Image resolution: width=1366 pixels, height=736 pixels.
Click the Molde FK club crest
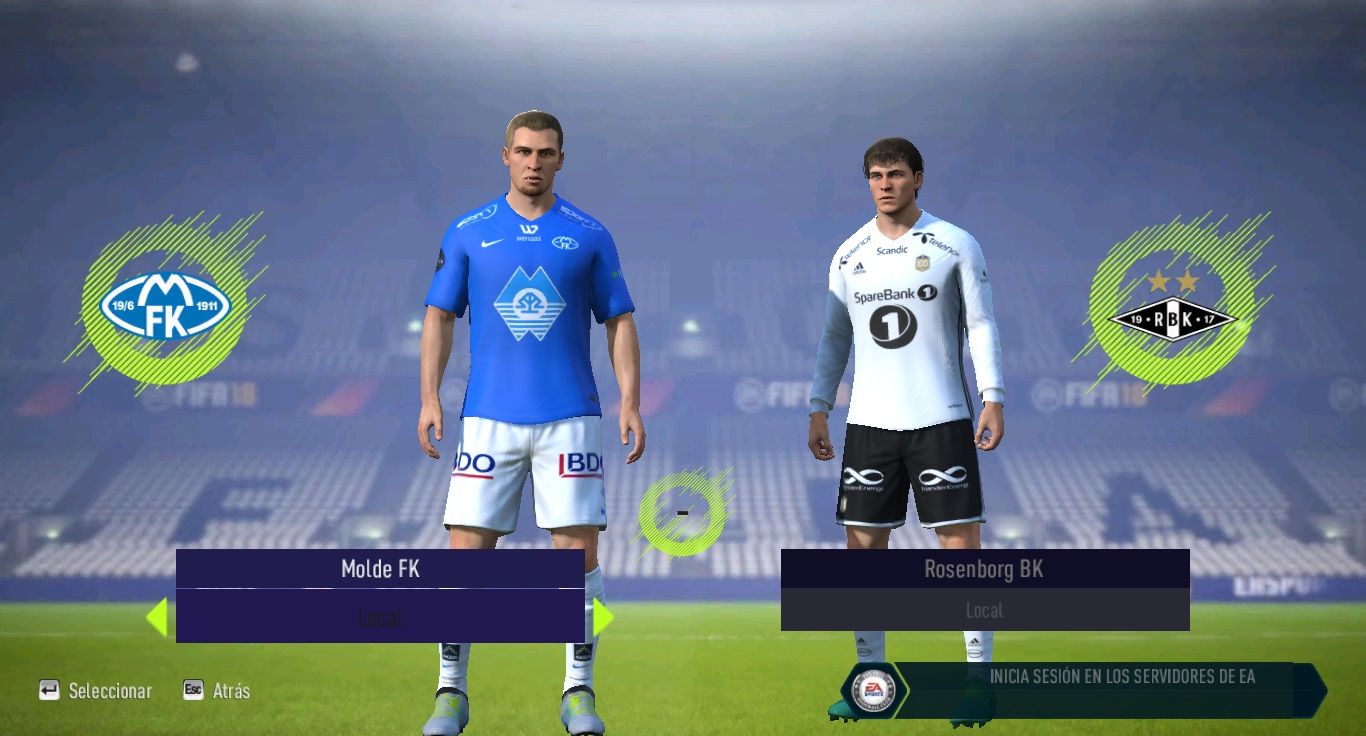click(x=165, y=306)
